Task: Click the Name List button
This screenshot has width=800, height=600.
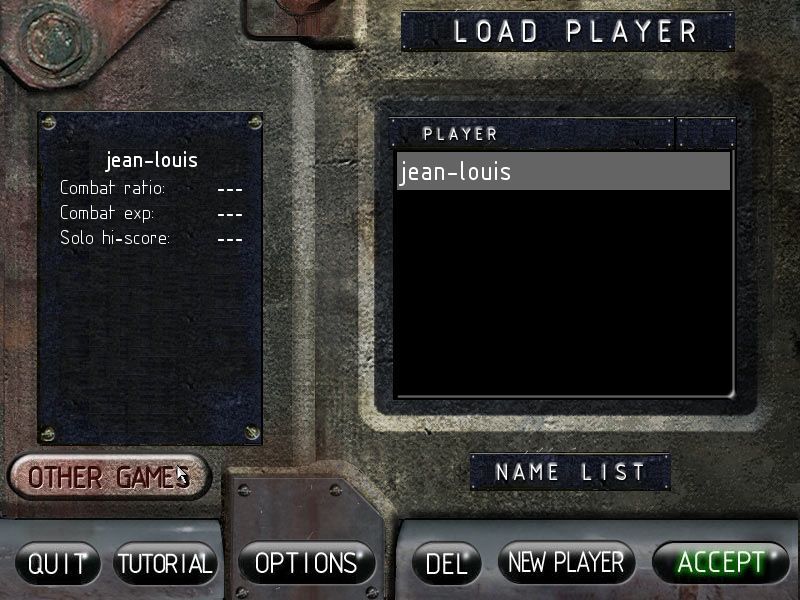Action: [570, 472]
